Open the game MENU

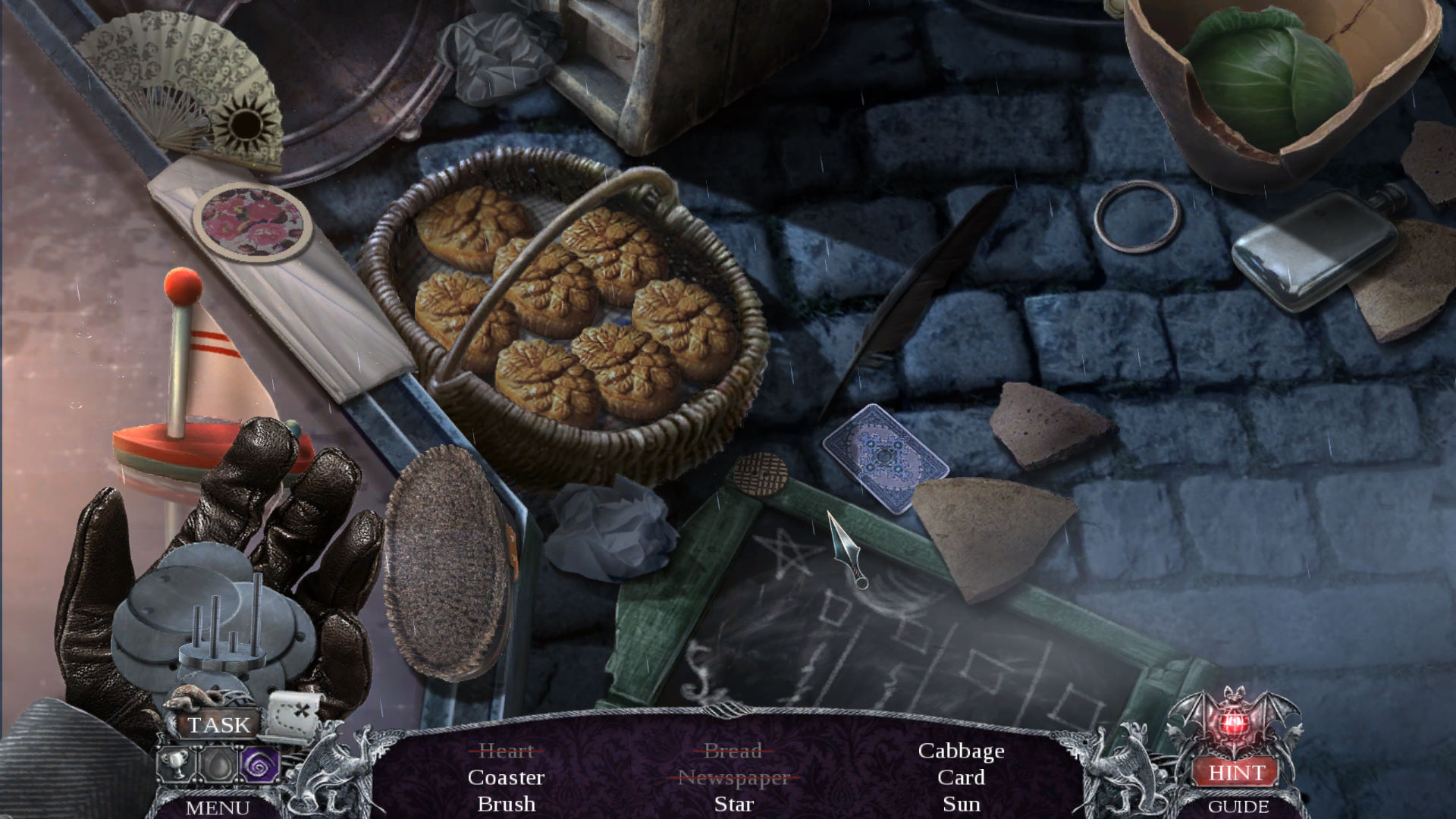click(x=218, y=808)
